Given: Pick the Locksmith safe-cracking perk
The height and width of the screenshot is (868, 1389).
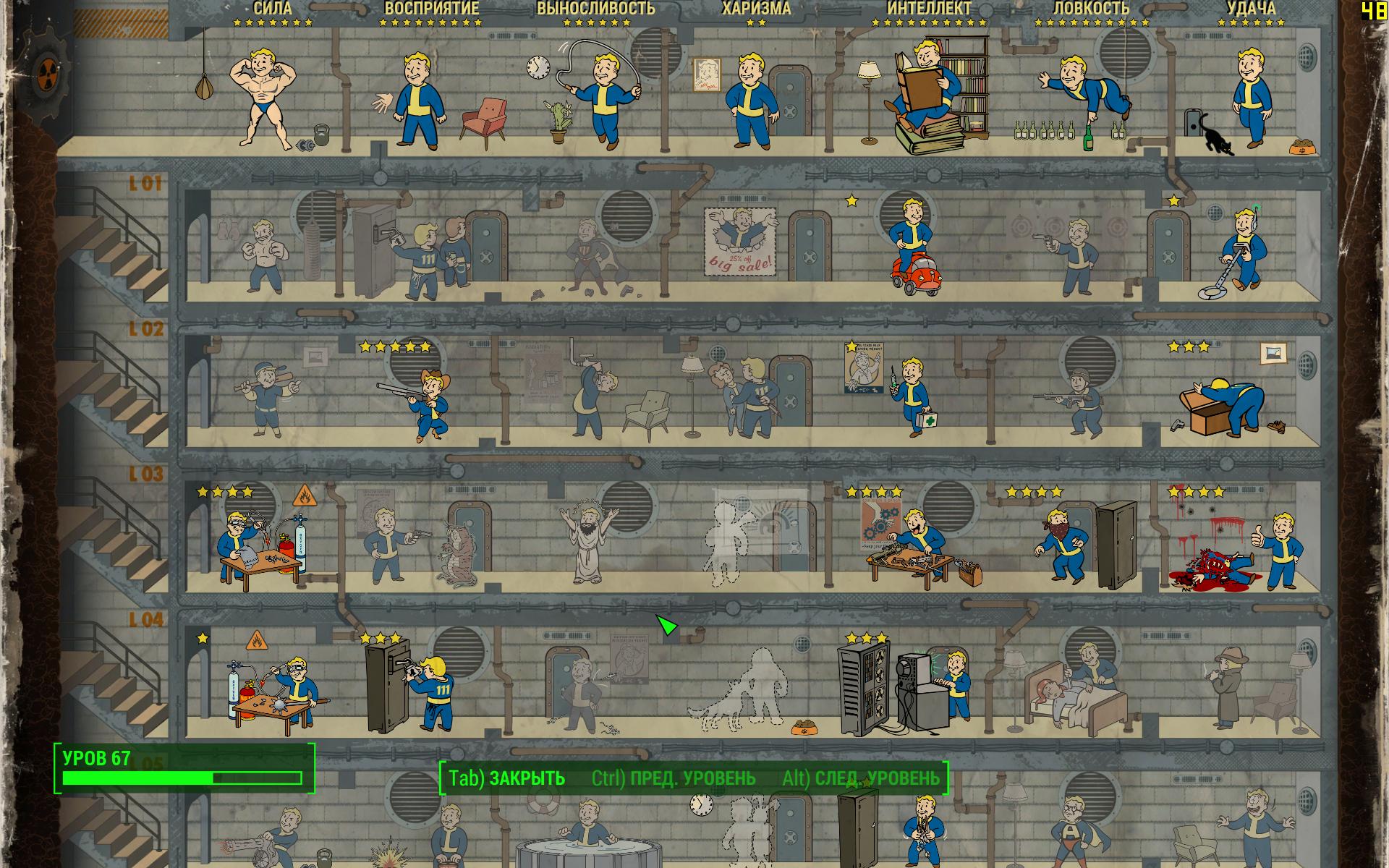Looking at the screenshot, I should (416, 687).
